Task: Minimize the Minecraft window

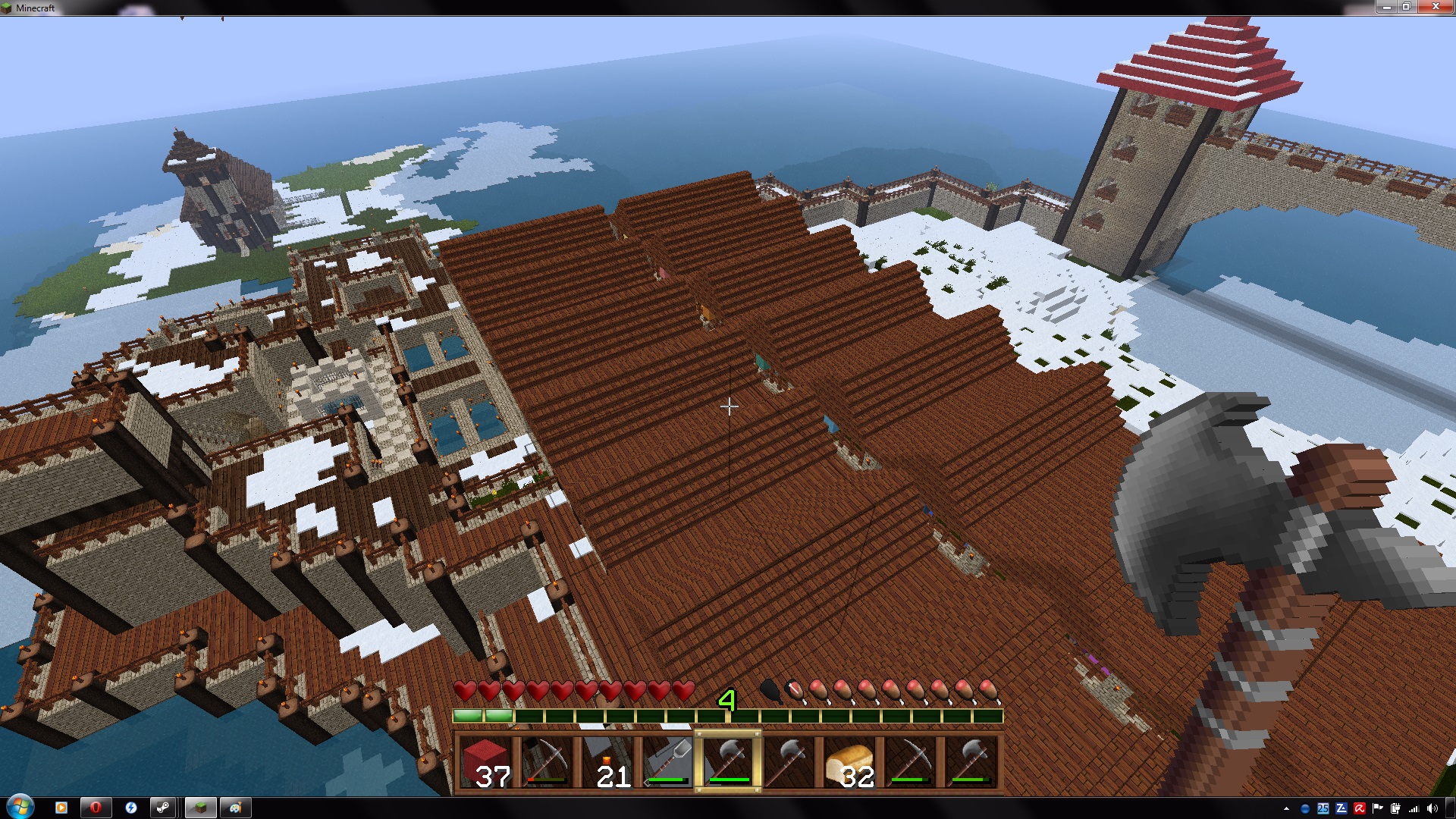Action: 1386,7
